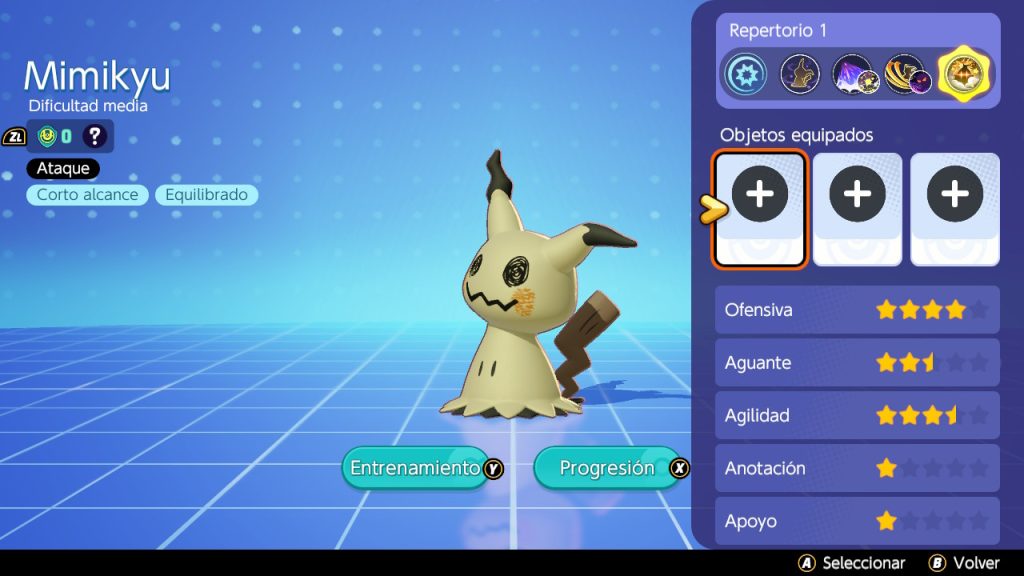The height and width of the screenshot is (576, 1024).
Task: Select the purple claw slash move icon
Action: (x=853, y=75)
